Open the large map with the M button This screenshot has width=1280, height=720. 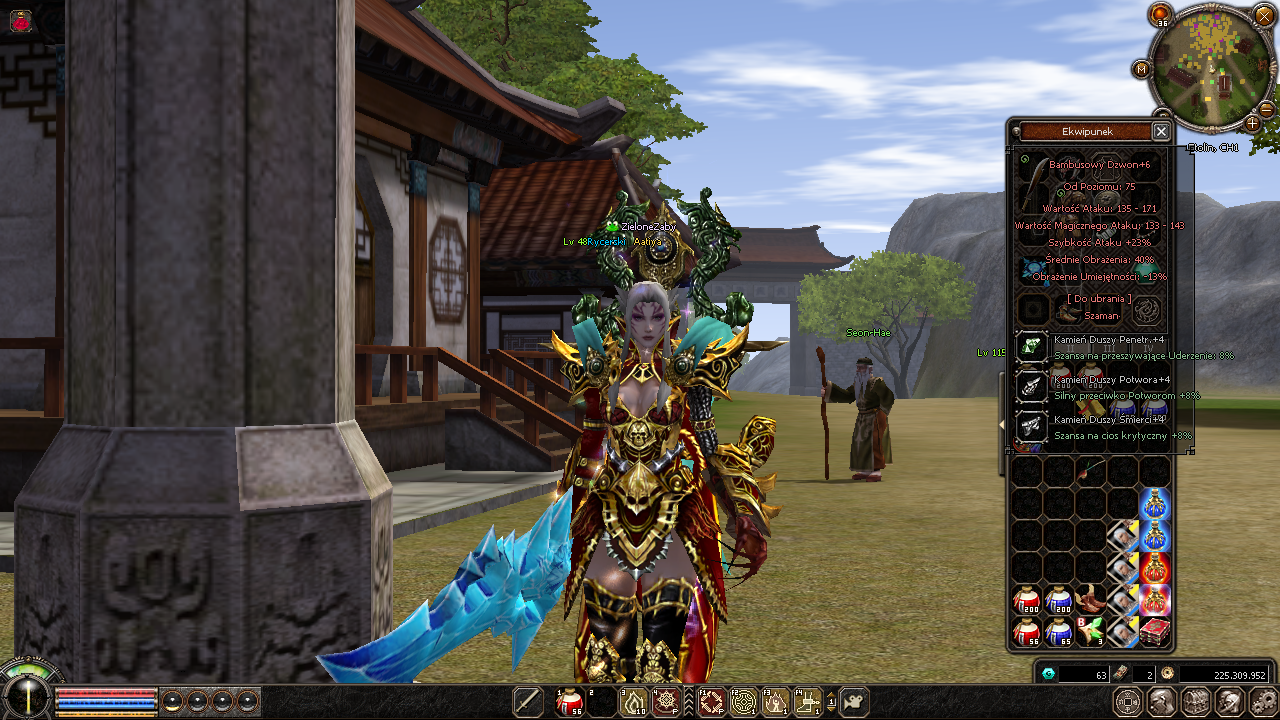pos(1141,69)
